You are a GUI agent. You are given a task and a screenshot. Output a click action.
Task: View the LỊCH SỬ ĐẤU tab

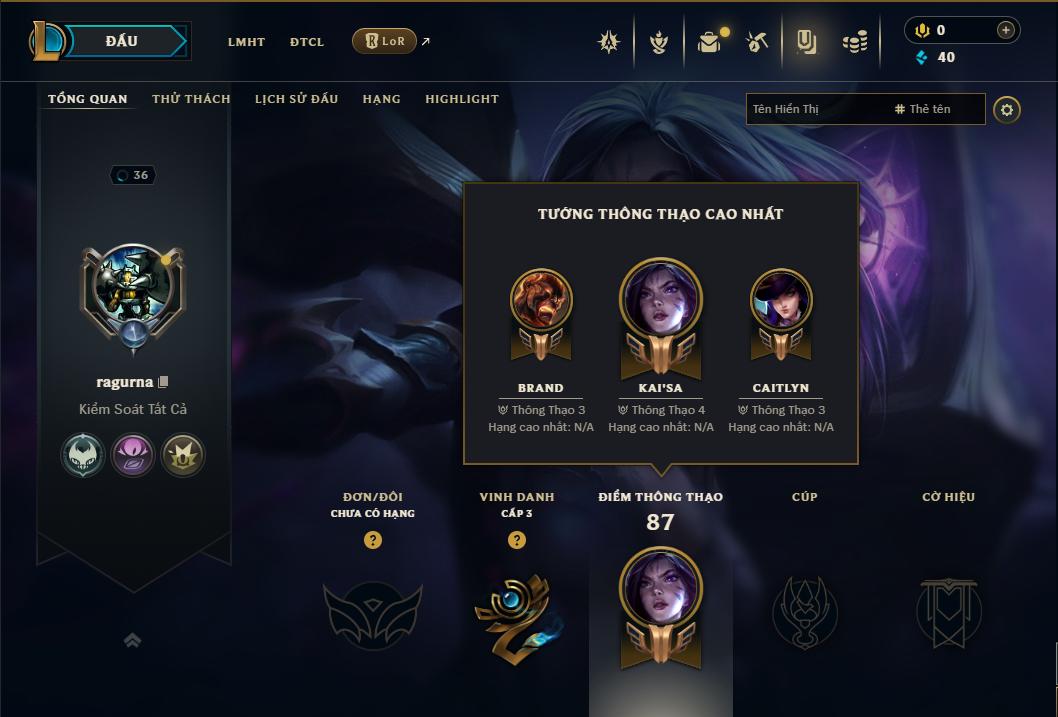click(296, 99)
